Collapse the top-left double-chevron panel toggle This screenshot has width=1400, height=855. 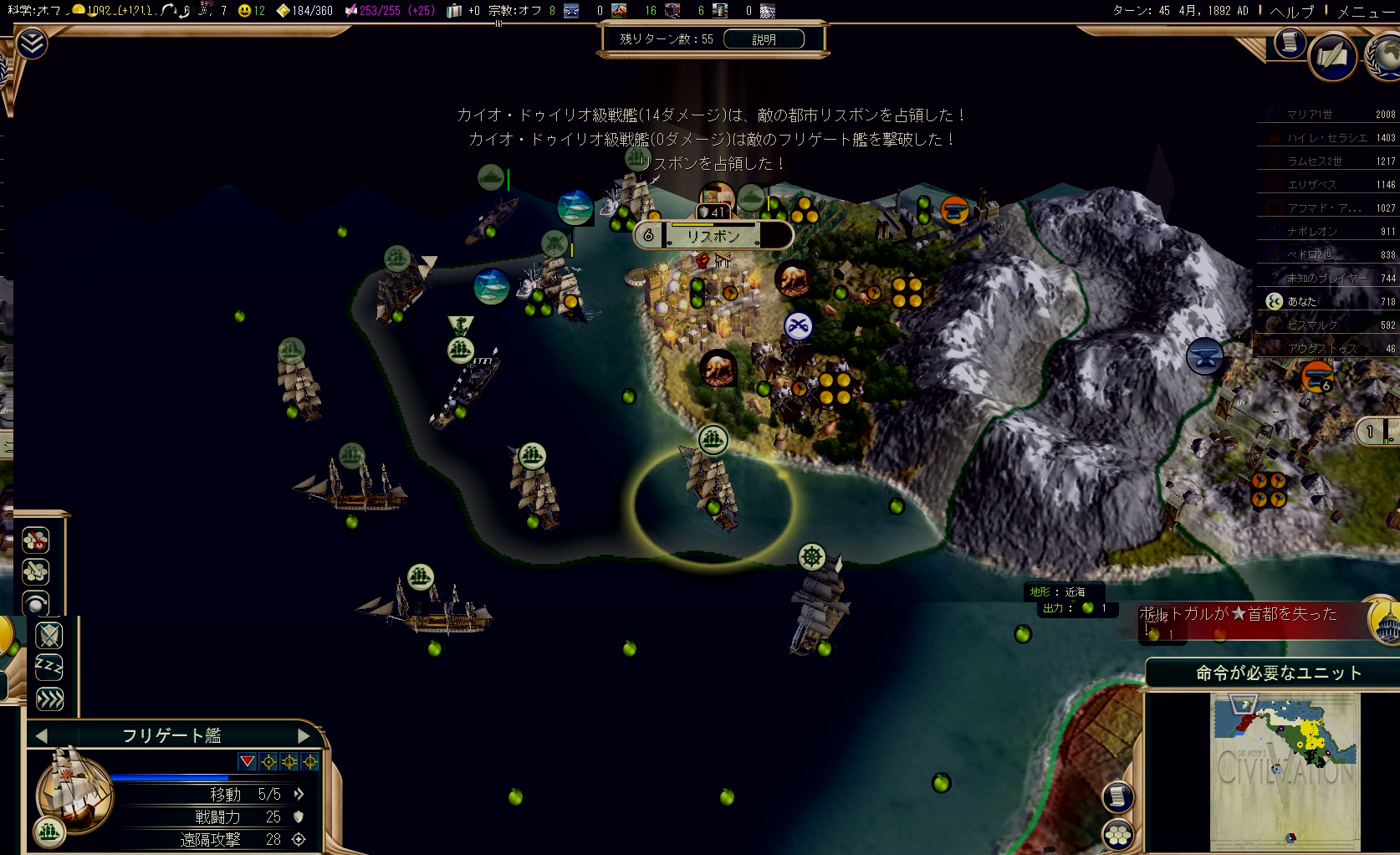click(x=32, y=44)
